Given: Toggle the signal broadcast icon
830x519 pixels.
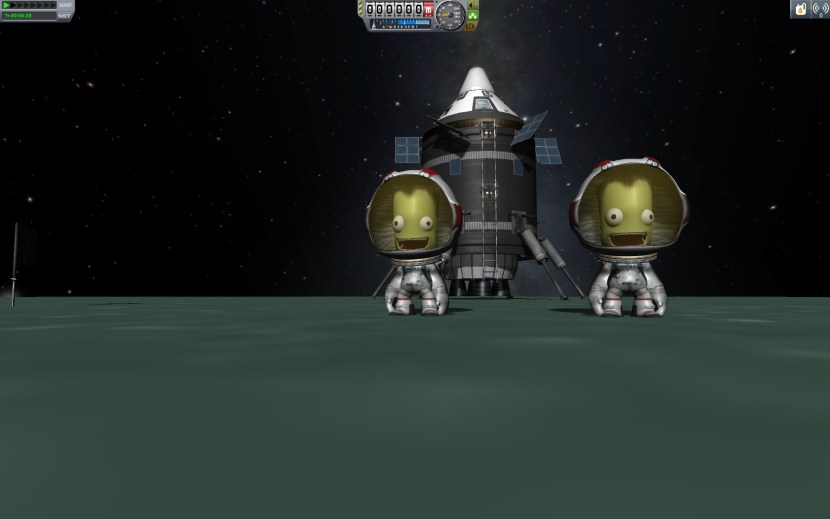Looking at the screenshot, I should point(821,9).
